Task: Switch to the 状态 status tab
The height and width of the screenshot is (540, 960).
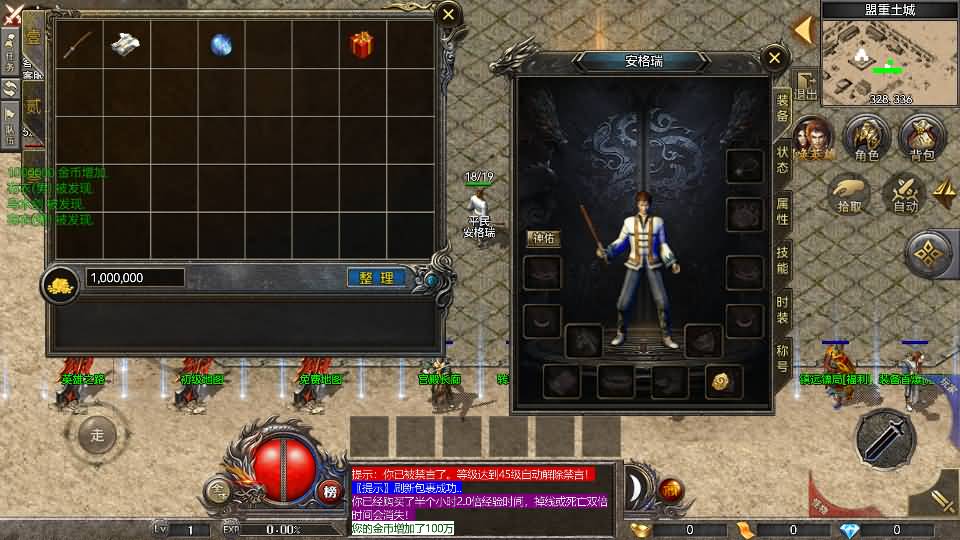Action: 783,160
